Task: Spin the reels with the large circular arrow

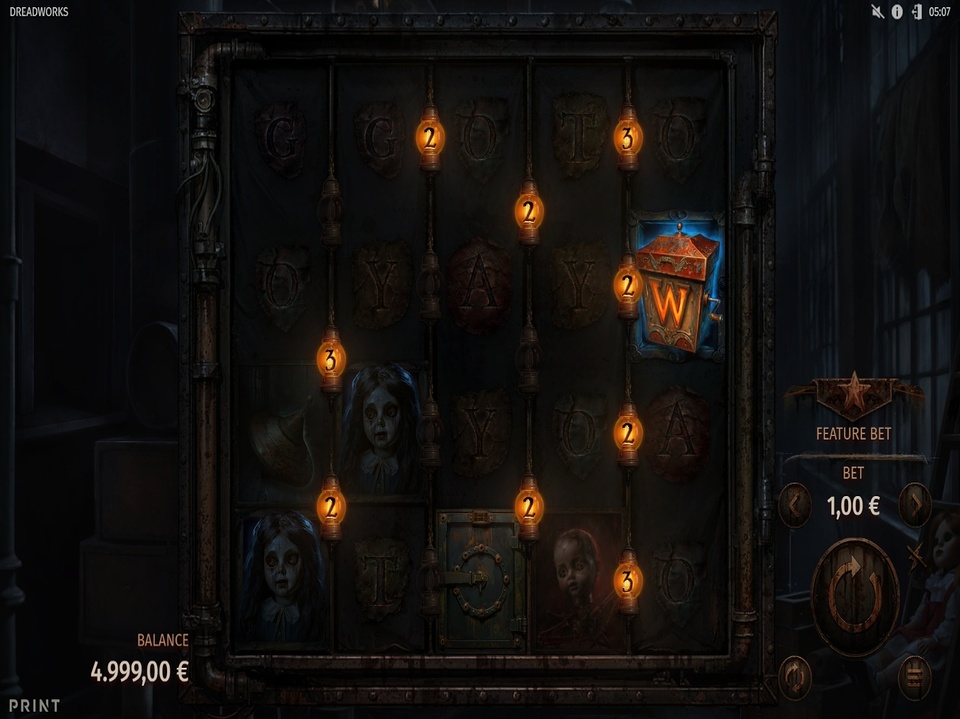Action: (855, 597)
